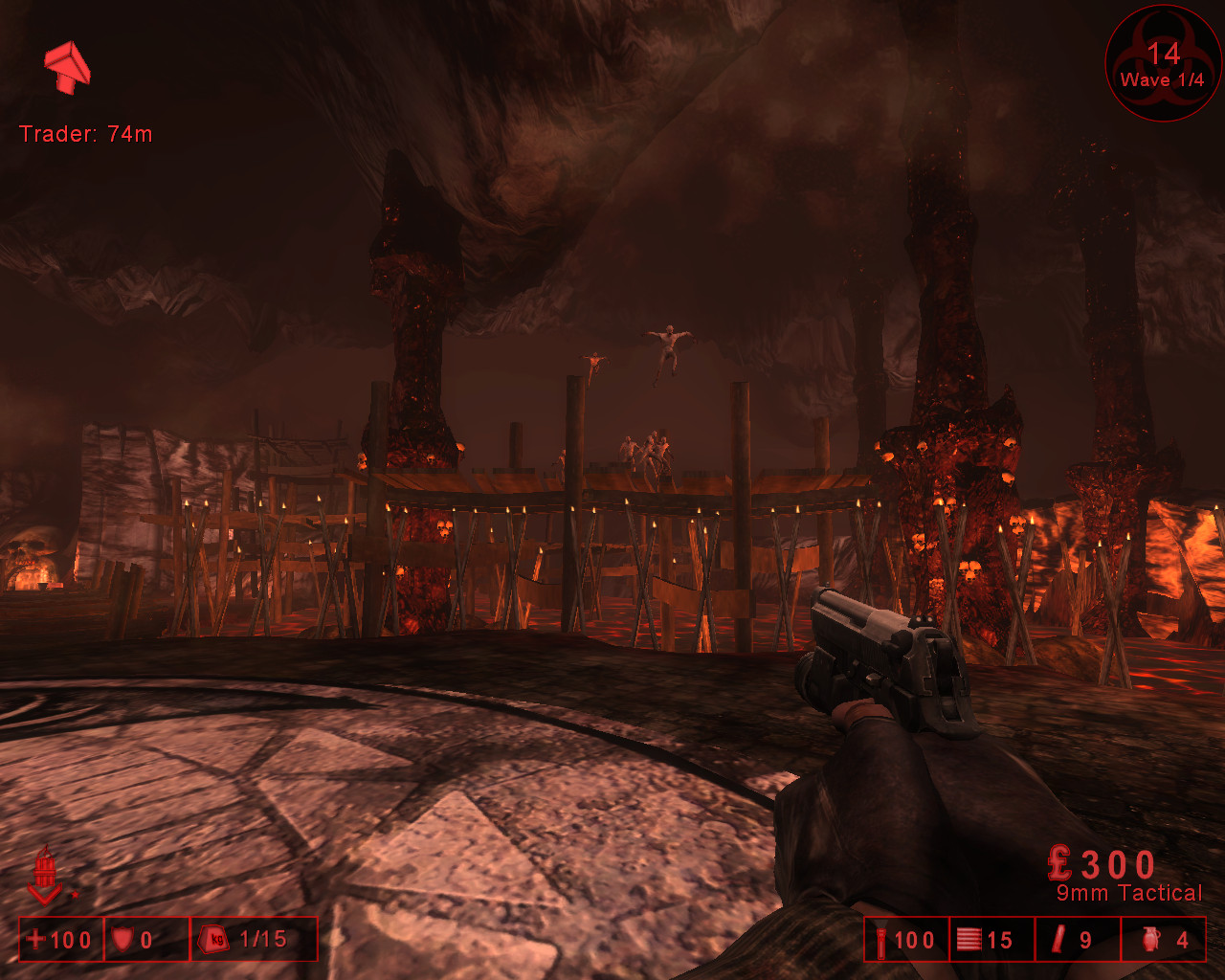Click the flashlight battery icon

tap(882, 940)
